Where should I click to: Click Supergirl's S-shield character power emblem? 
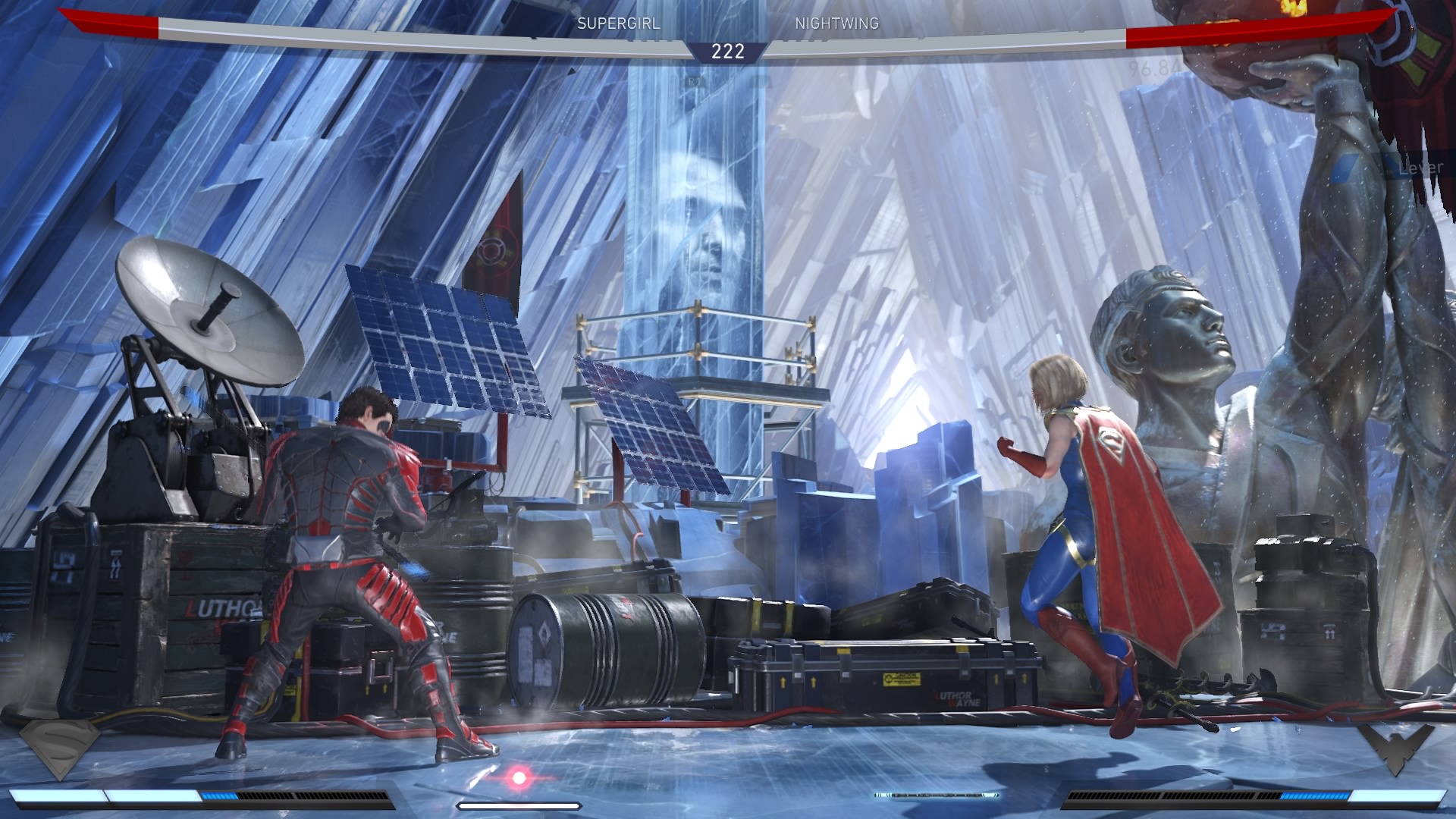pyautogui.click(x=59, y=748)
